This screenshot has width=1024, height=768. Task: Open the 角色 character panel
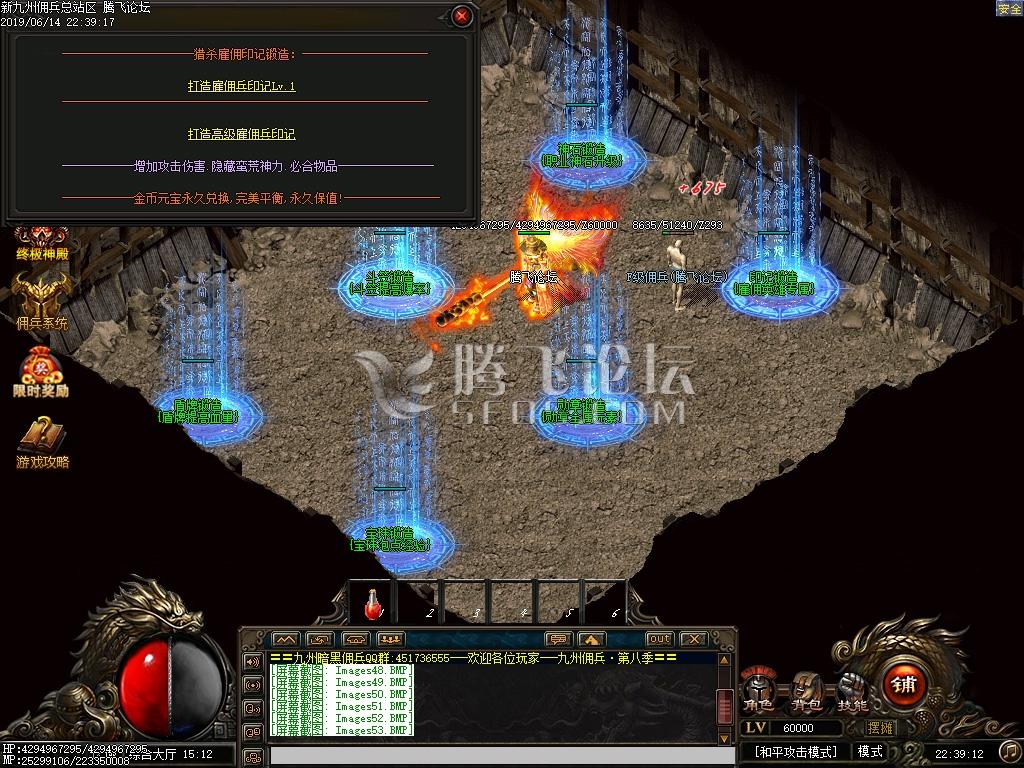[757, 690]
